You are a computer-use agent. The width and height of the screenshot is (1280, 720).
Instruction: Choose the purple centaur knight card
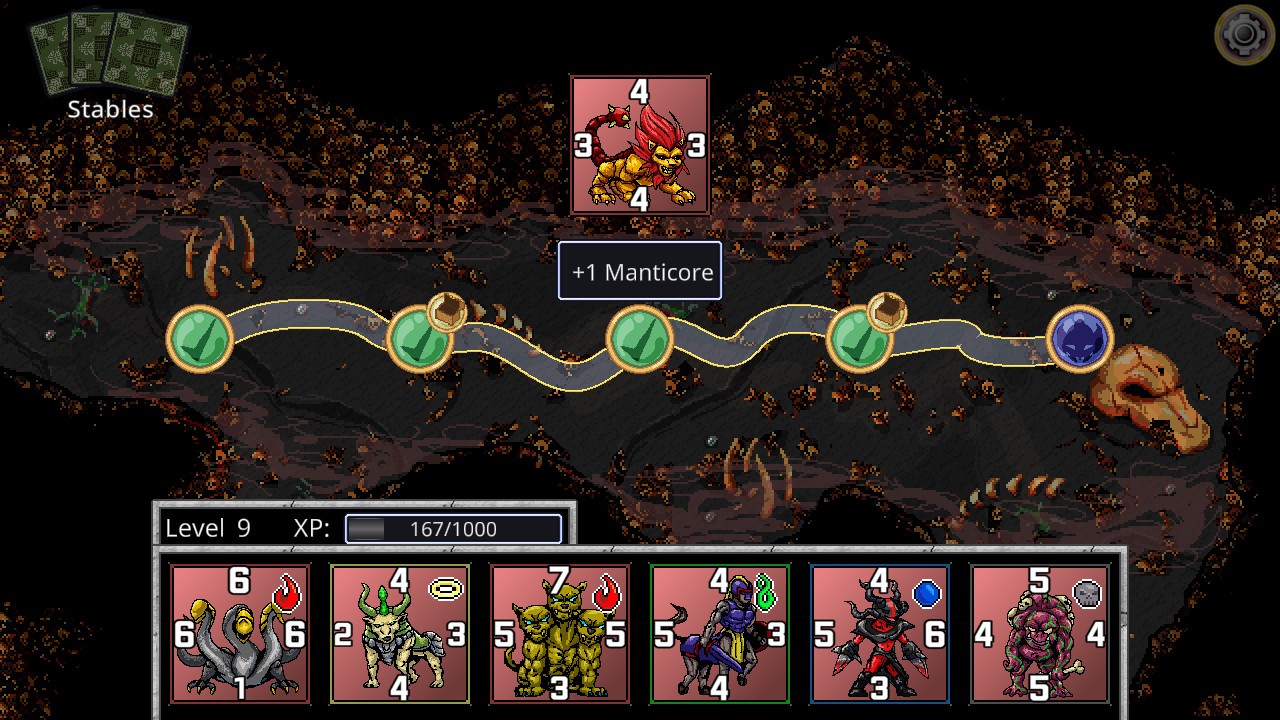click(720, 633)
